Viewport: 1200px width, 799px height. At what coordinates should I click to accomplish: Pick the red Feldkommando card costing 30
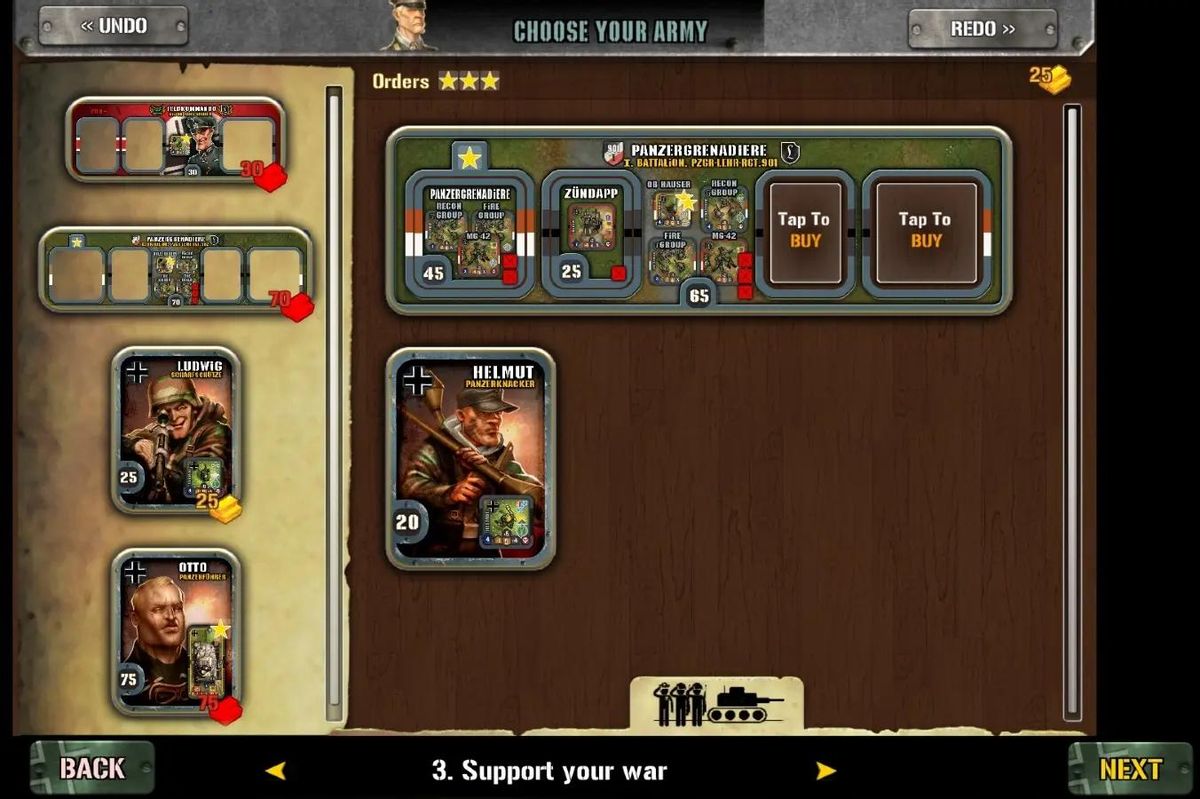click(176, 141)
